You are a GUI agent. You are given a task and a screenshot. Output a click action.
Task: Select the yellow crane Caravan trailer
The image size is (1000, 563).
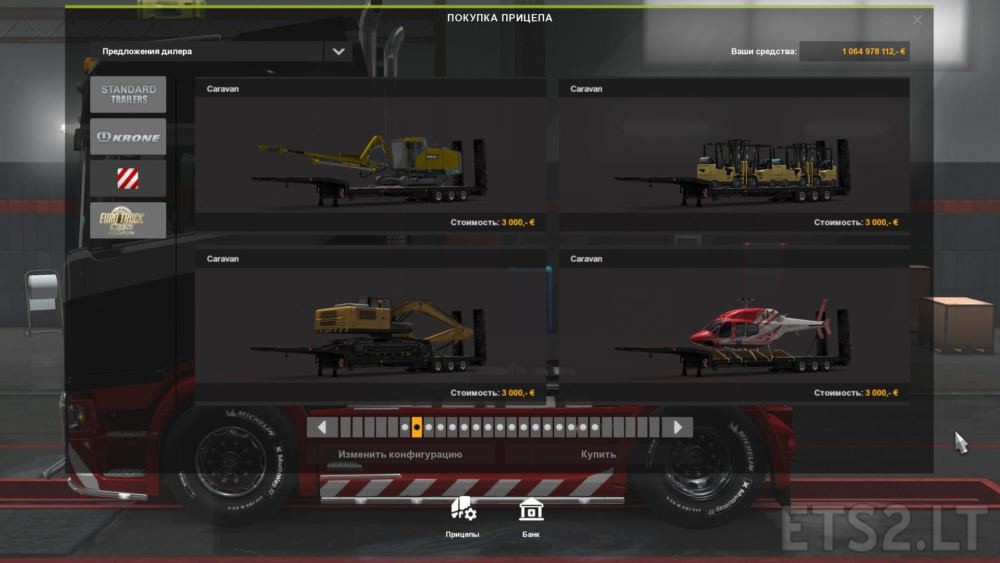click(x=370, y=156)
